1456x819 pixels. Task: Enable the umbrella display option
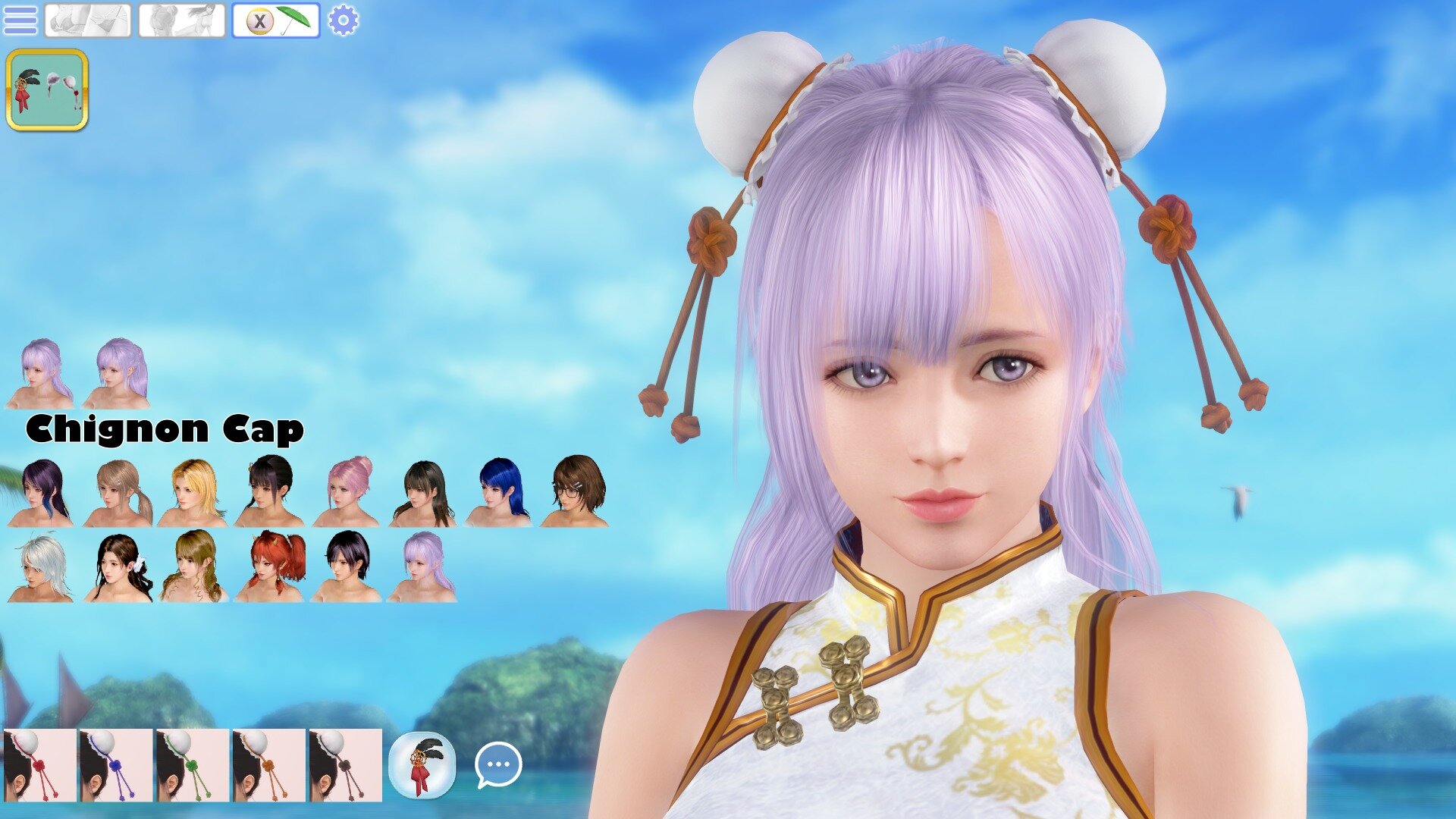[296, 20]
